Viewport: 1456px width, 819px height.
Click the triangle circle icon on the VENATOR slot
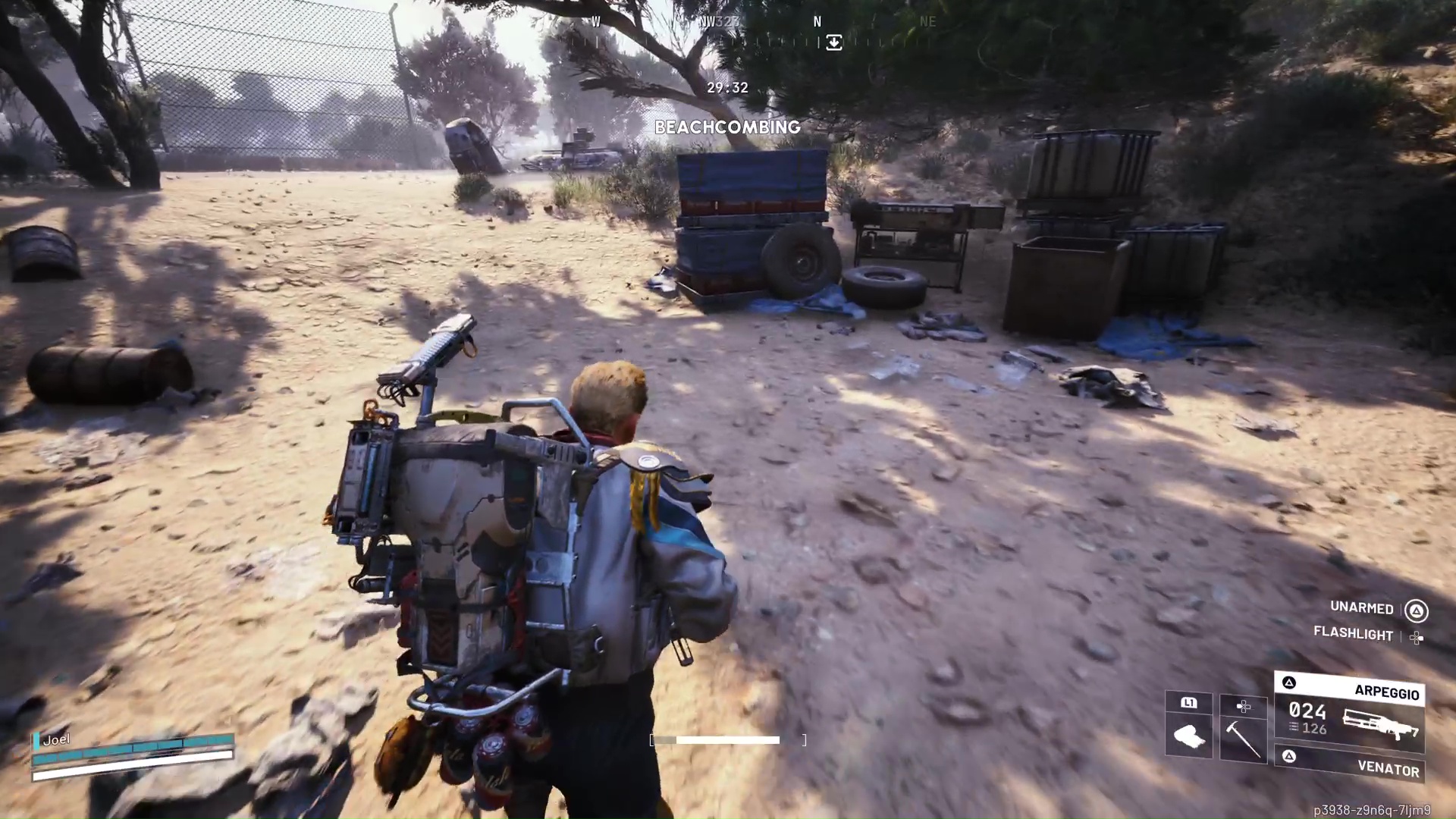click(x=1290, y=756)
